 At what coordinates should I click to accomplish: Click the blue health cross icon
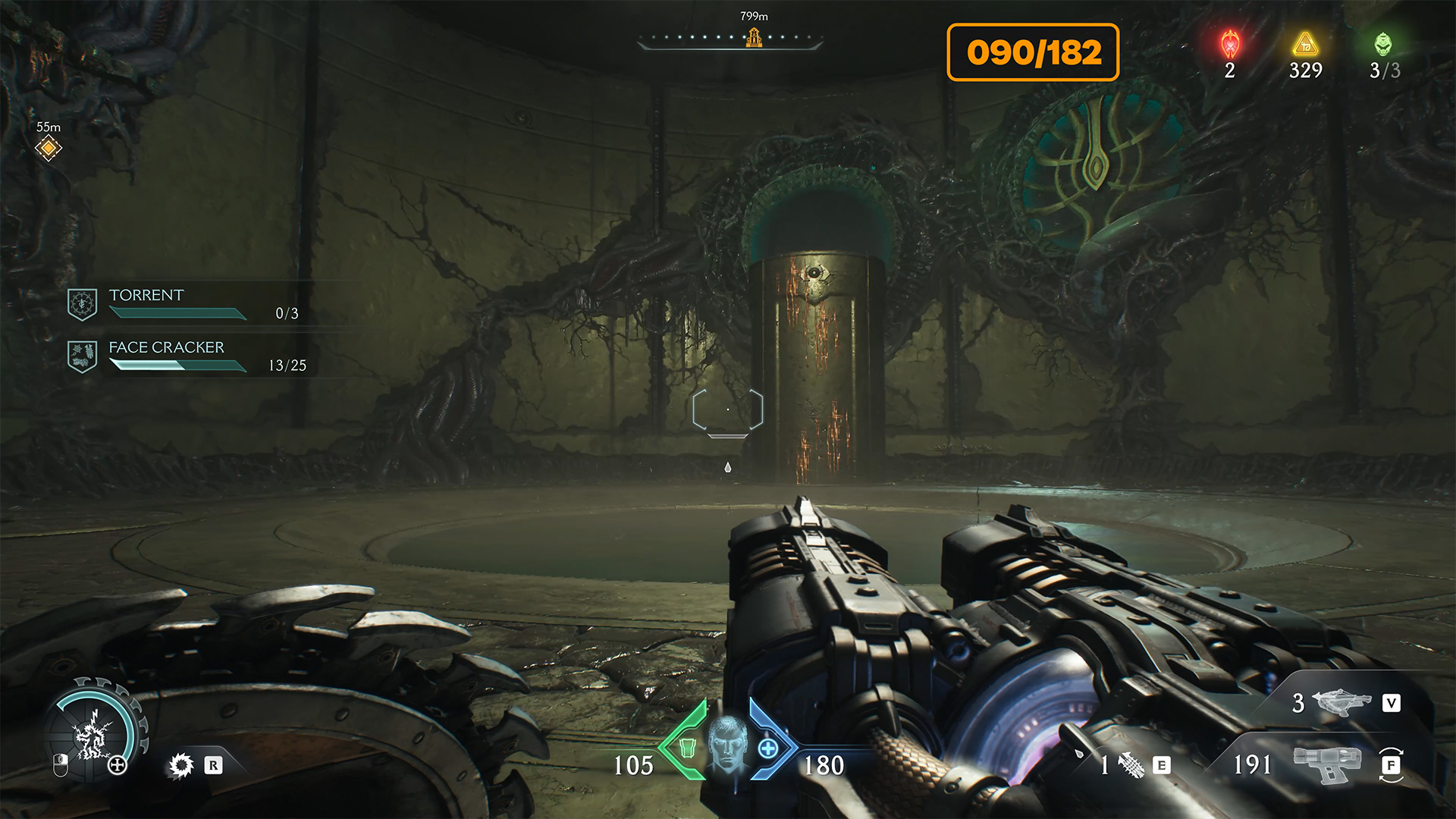tap(768, 748)
